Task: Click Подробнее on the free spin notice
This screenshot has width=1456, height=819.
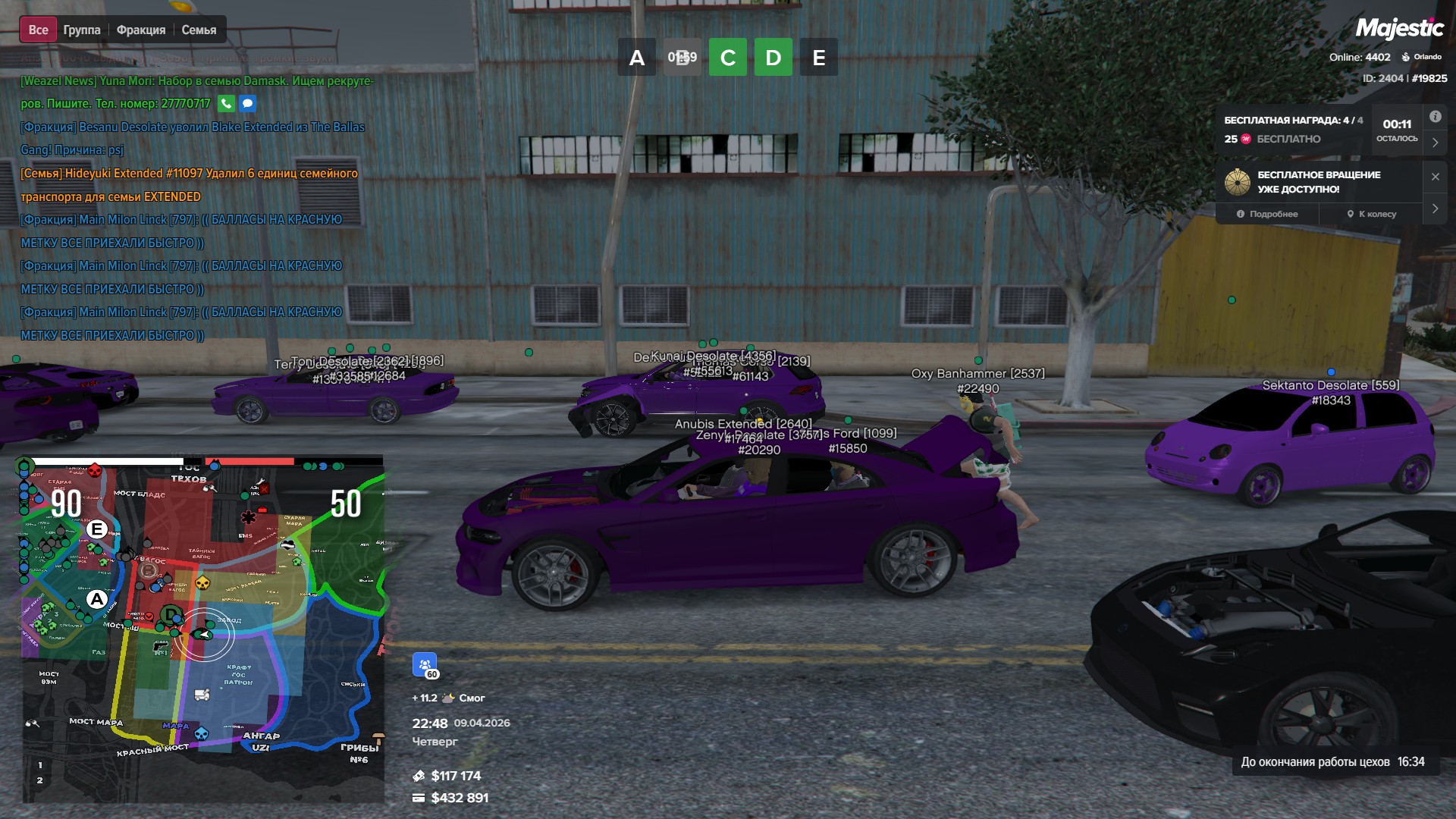Action: pos(1267,214)
